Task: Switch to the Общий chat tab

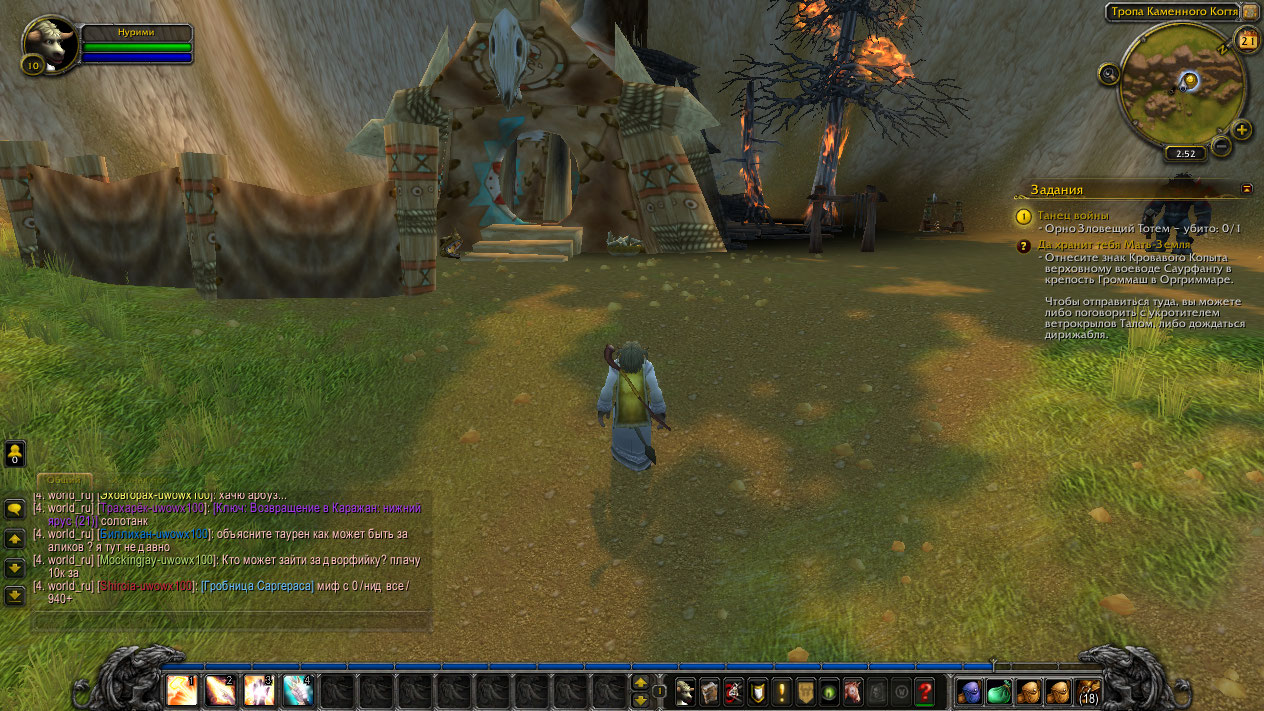Action: pos(65,480)
